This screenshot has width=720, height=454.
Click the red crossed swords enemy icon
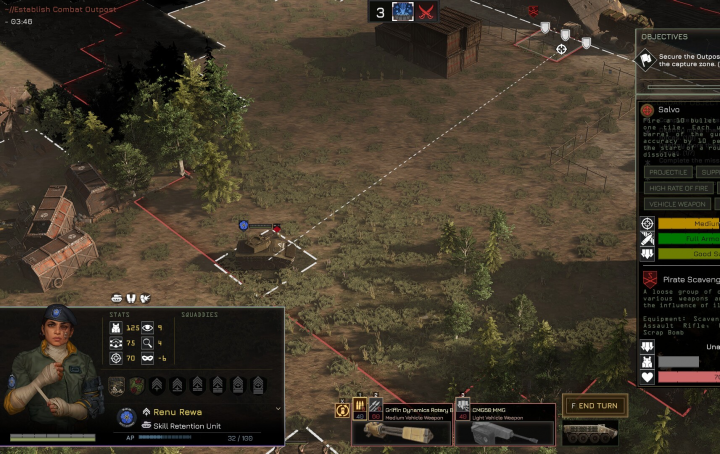(427, 12)
